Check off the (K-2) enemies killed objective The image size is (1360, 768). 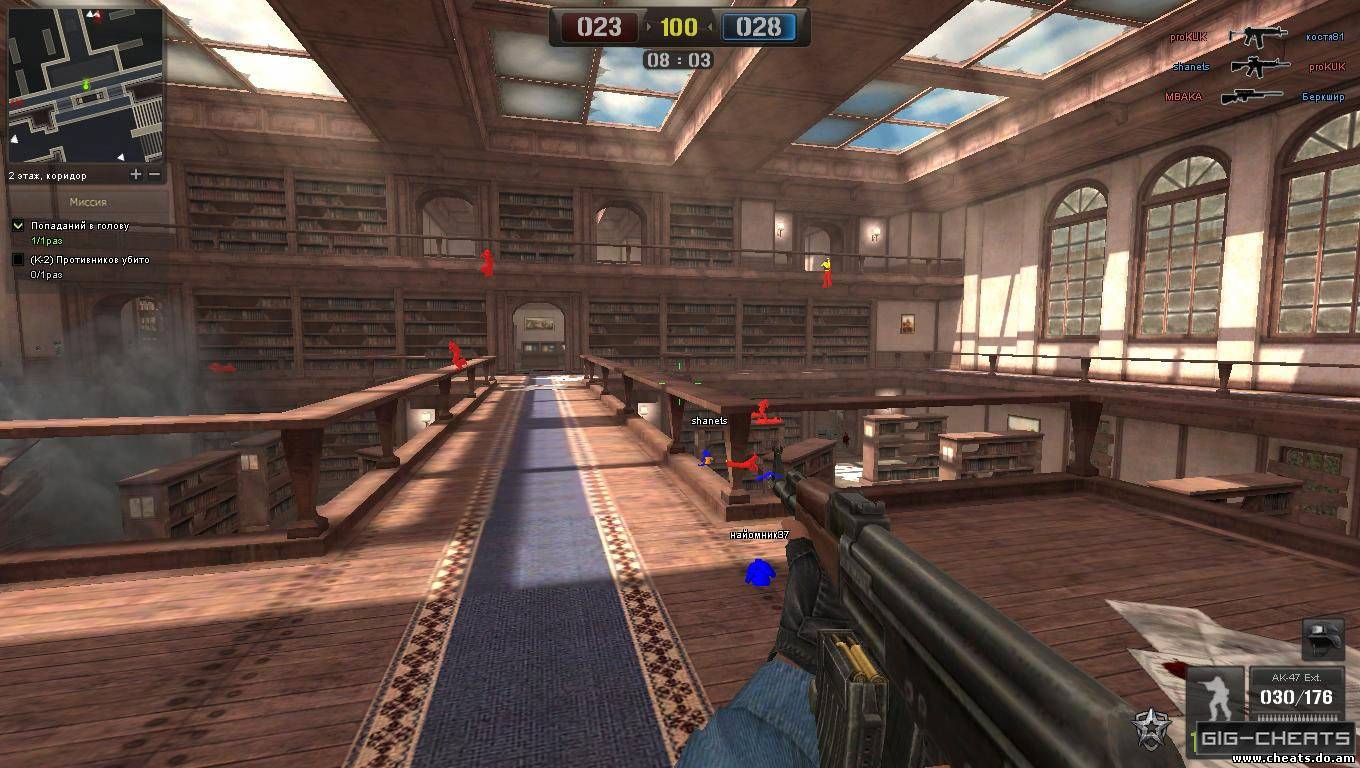coord(17,260)
